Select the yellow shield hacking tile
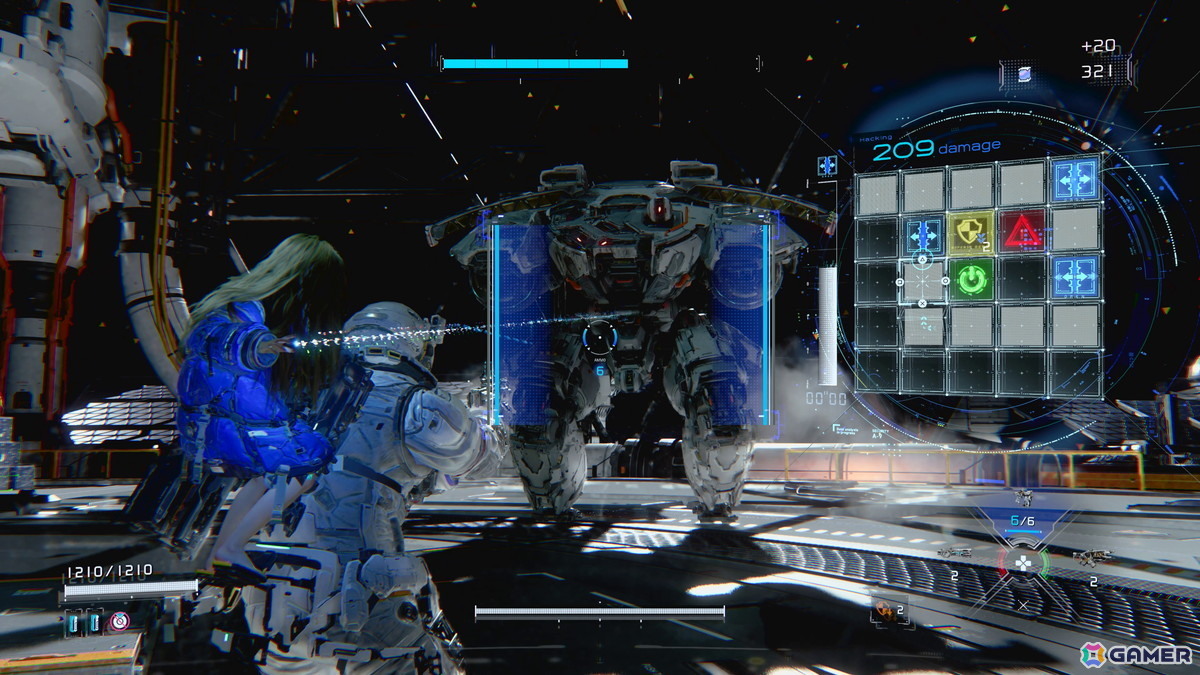The width and height of the screenshot is (1200, 675). tap(970, 231)
